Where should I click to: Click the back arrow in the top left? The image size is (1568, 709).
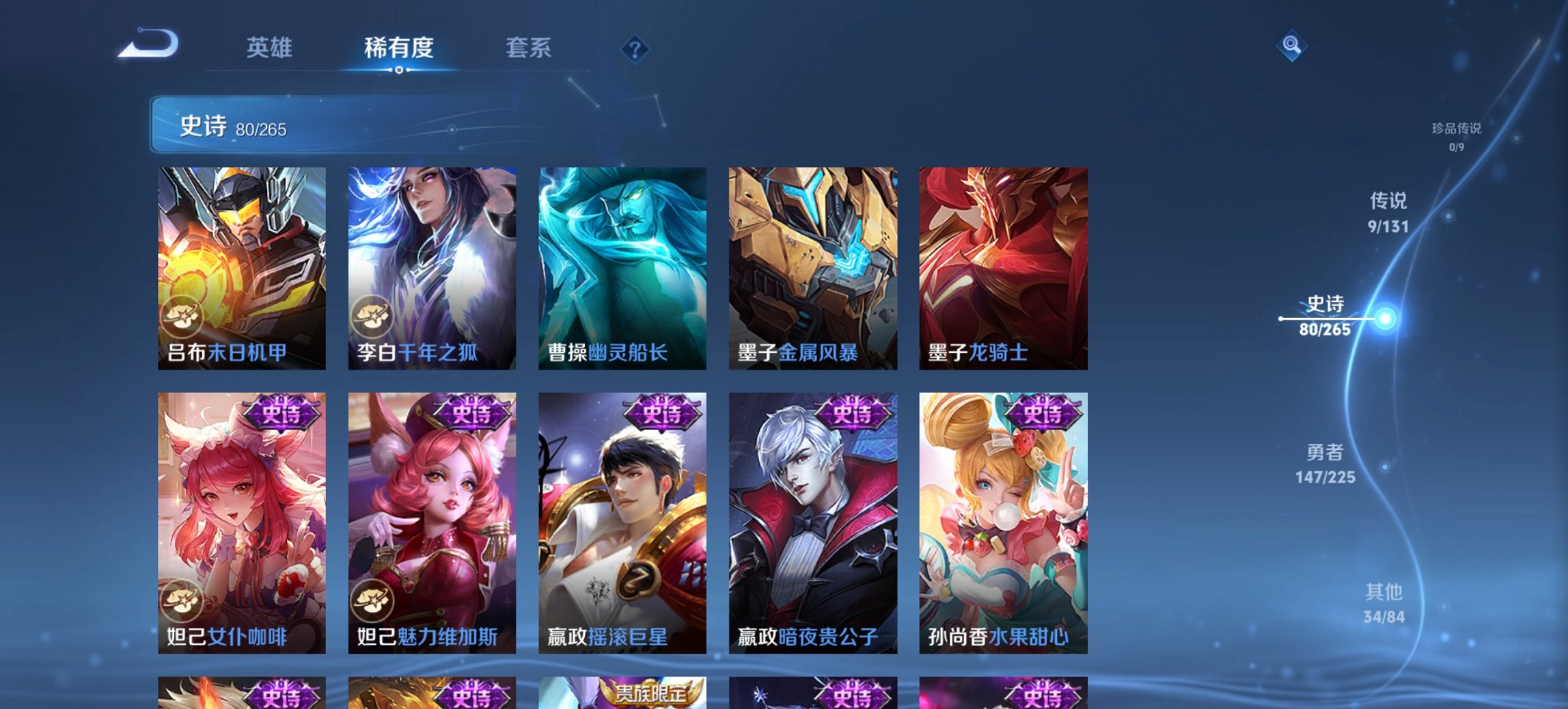(149, 43)
